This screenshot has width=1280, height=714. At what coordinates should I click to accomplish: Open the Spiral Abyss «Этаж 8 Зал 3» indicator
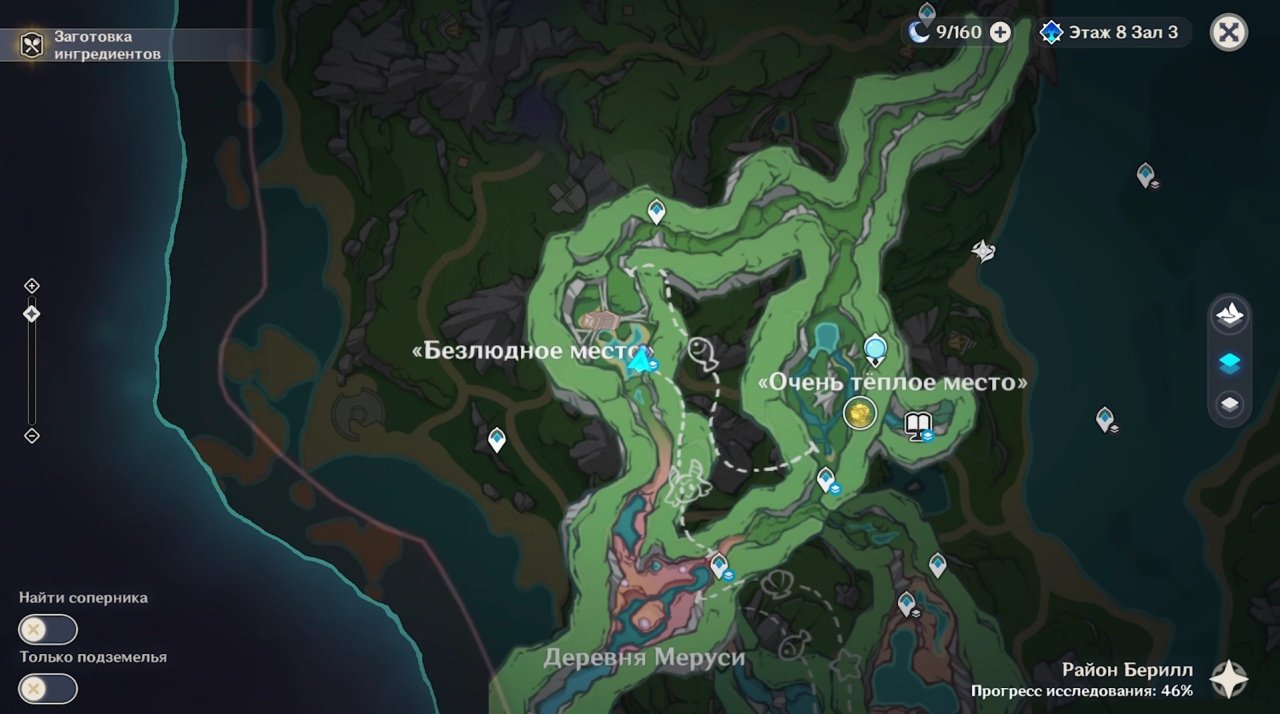[x=1110, y=32]
